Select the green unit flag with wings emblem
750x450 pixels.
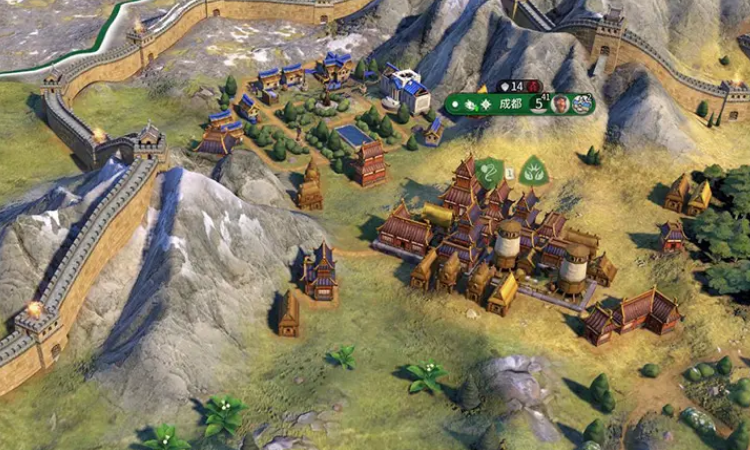pos(533,171)
